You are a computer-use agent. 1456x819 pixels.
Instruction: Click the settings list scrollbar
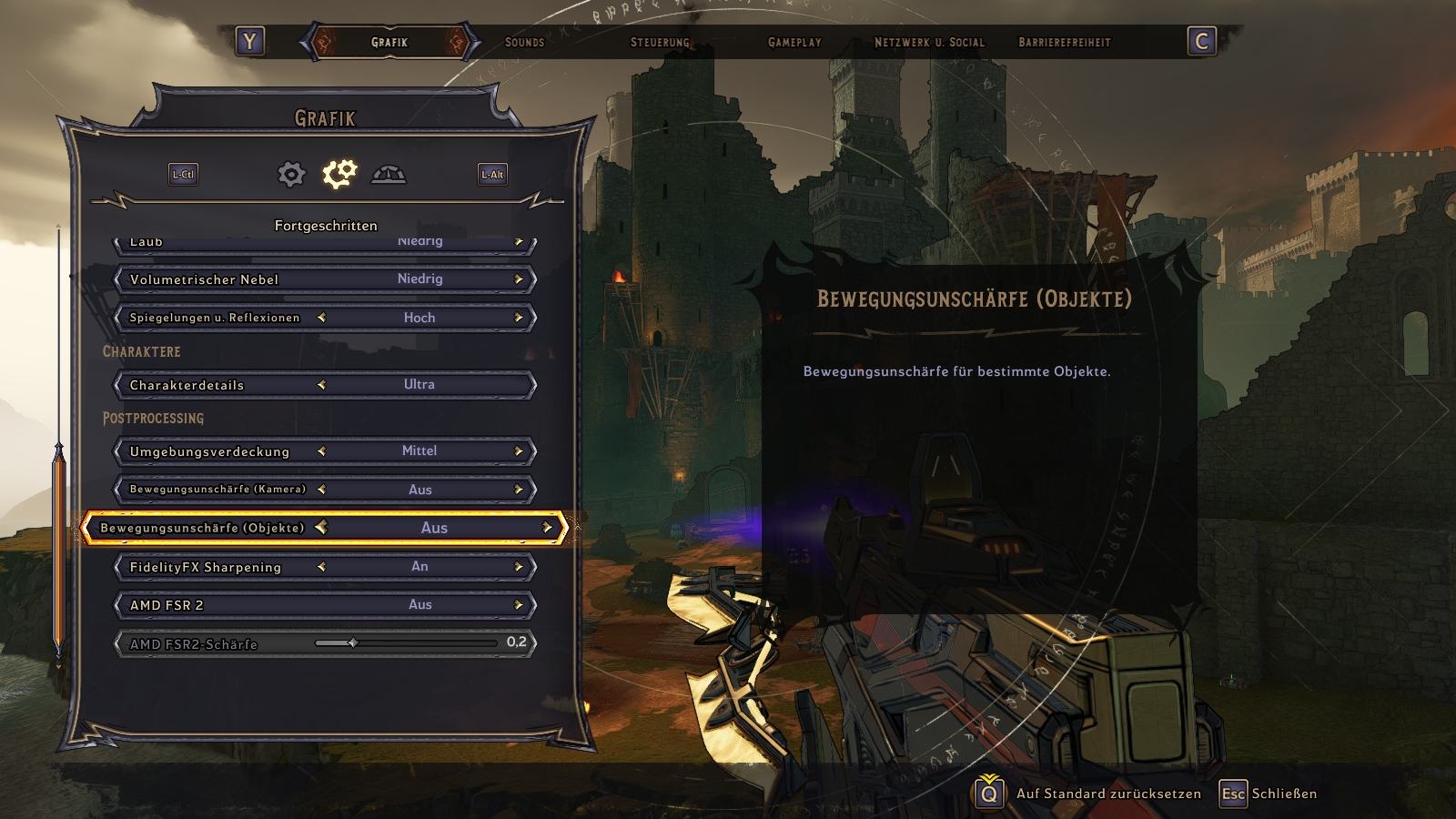point(59,546)
